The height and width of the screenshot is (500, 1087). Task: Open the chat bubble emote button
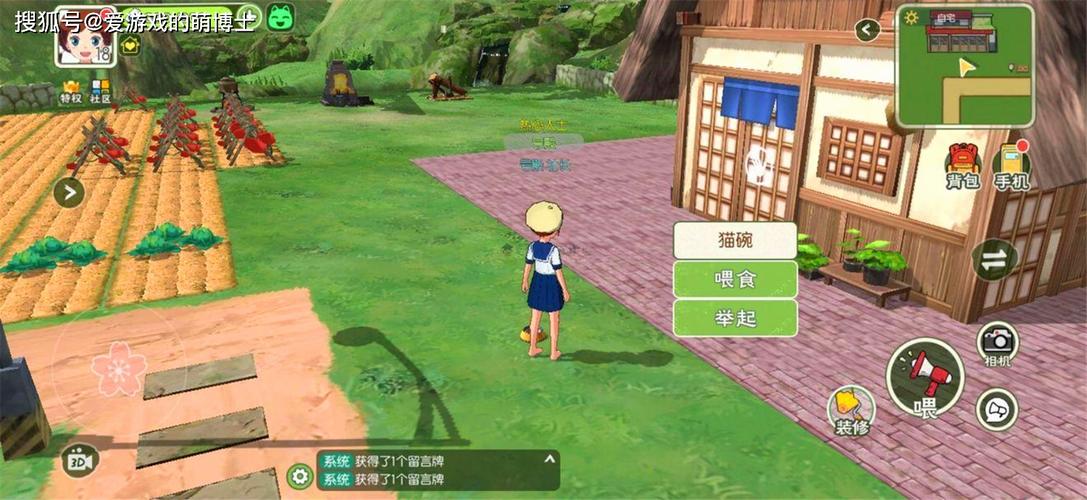(x=997, y=409)
